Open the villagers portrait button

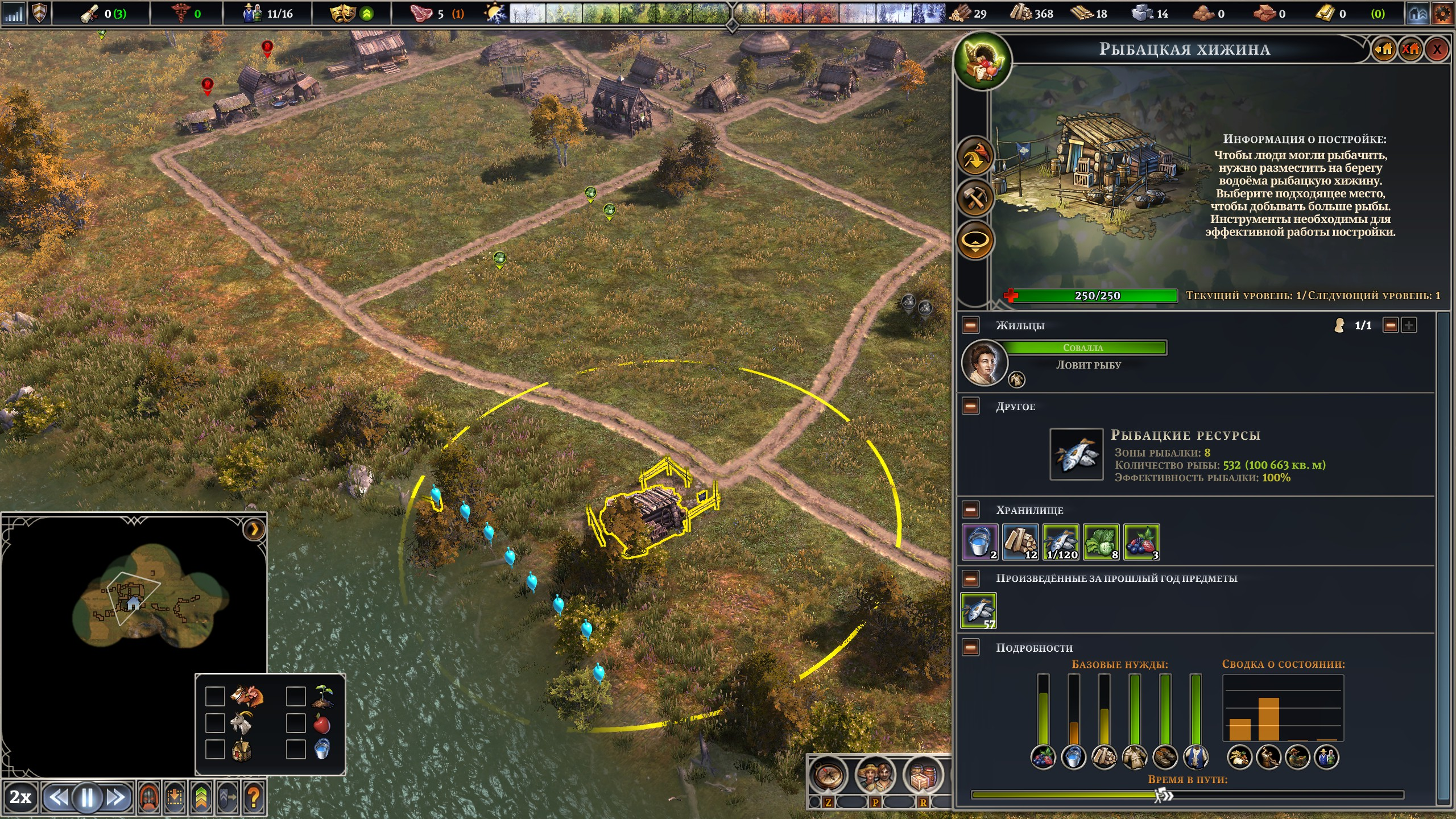pos(875,775)
